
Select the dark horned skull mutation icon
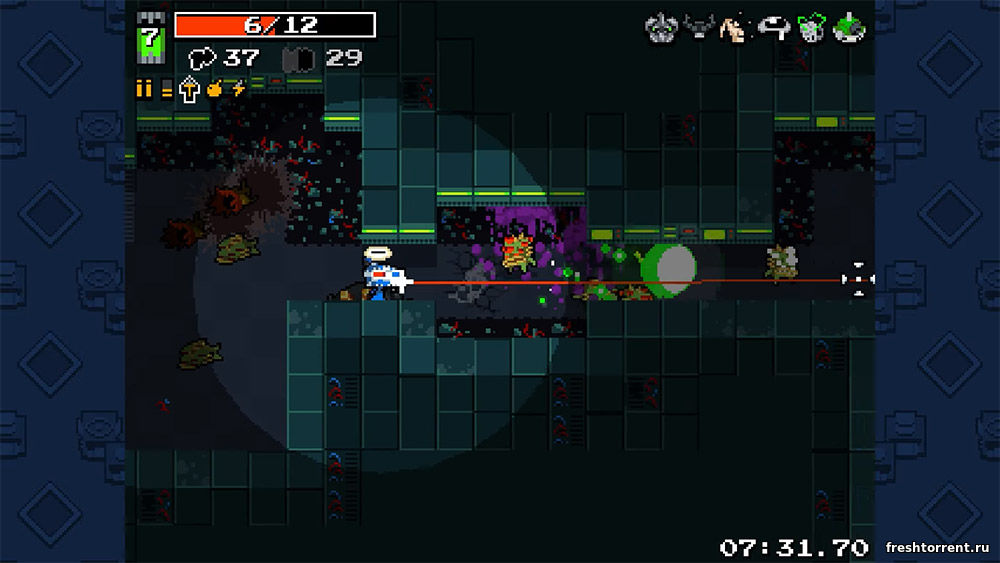[x=696, y=30]
